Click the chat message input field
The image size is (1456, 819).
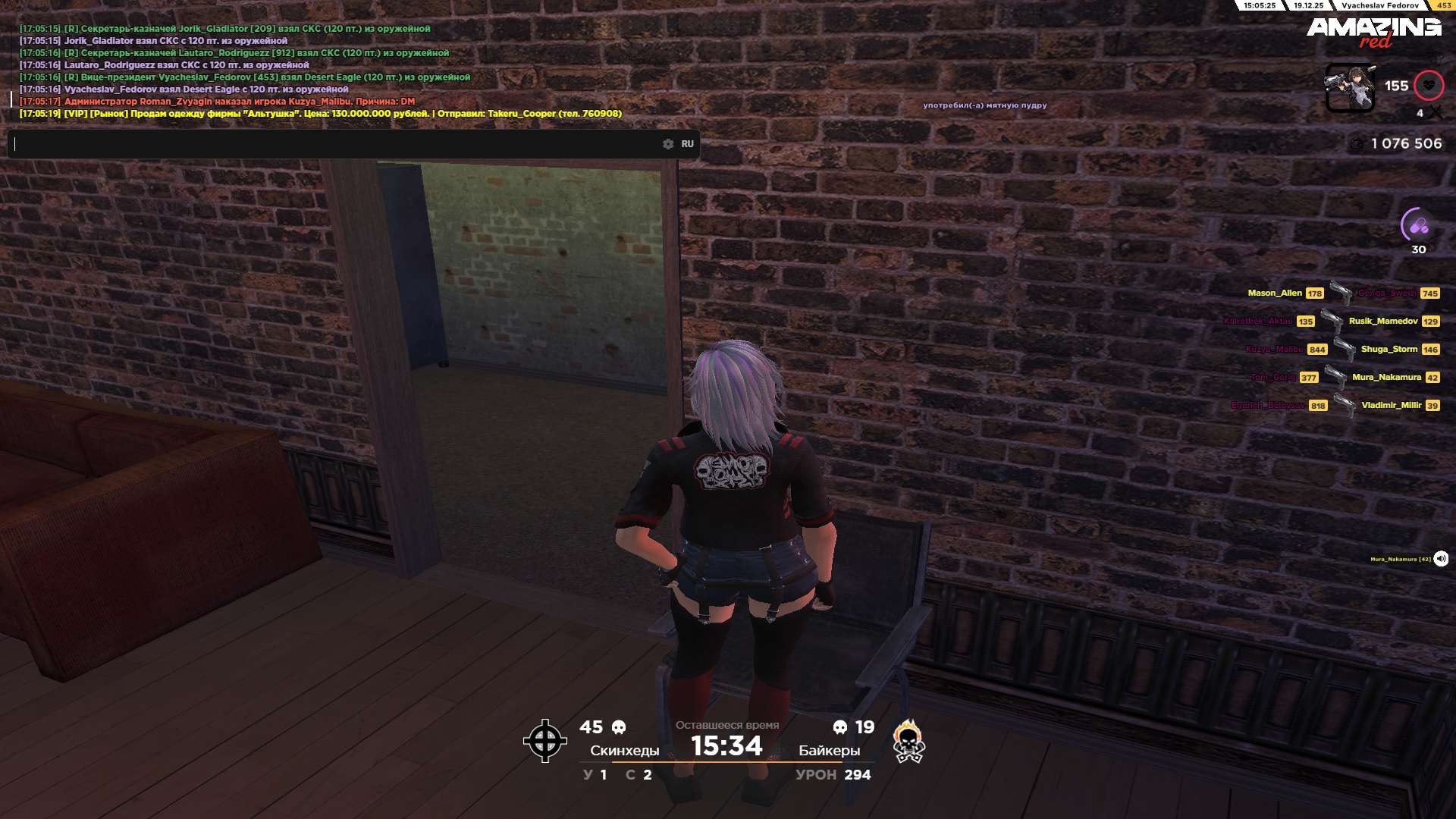pos(334,144)
